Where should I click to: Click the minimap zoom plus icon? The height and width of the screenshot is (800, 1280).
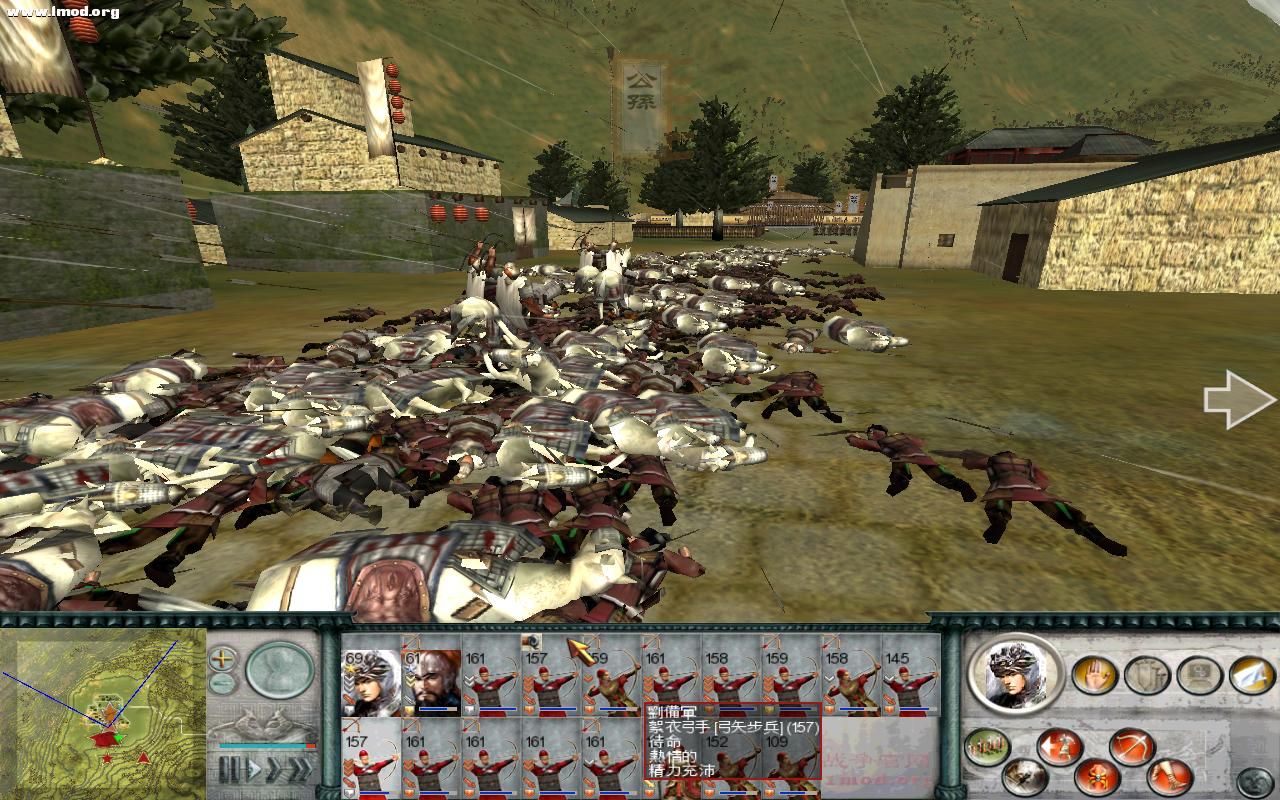(222, 658)
